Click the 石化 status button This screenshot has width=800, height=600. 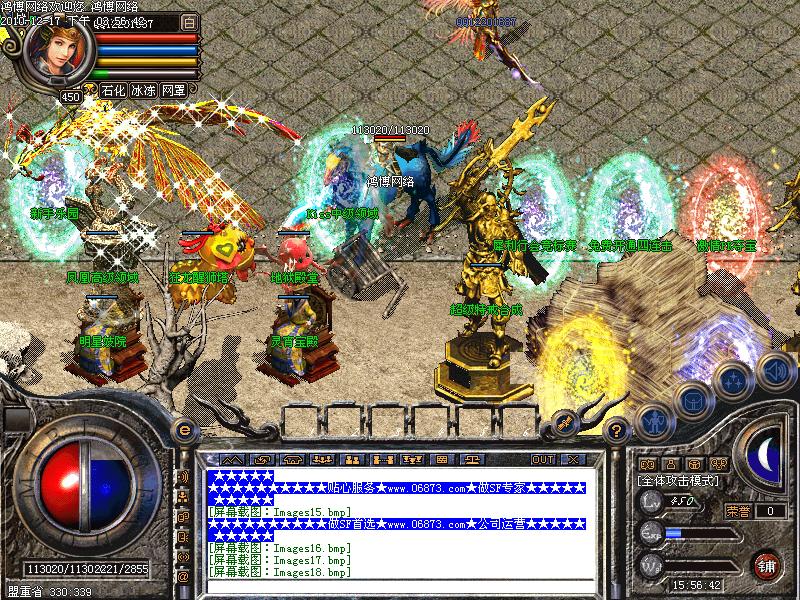point(113,90)
